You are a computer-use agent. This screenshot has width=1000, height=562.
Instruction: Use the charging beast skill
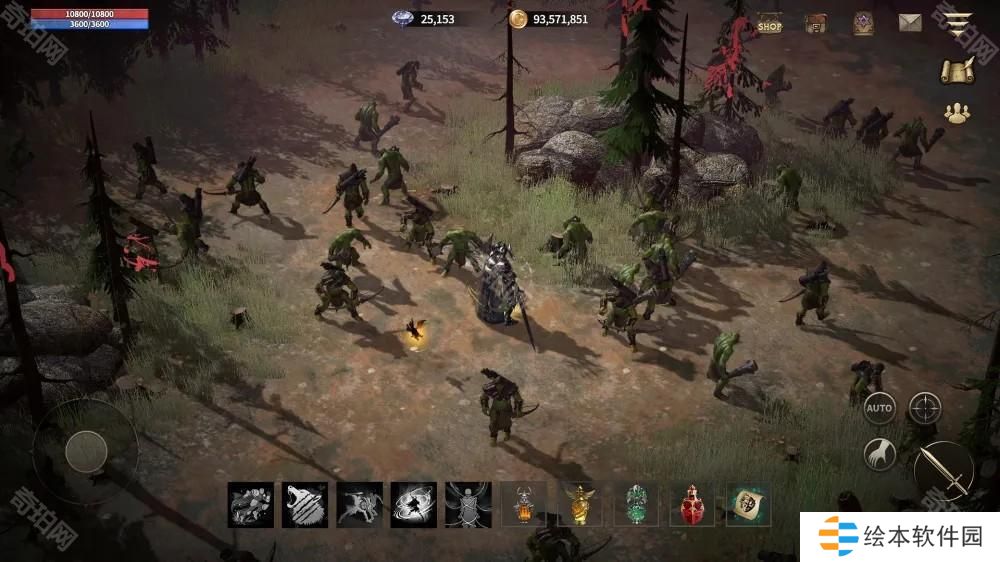[359, 504]
